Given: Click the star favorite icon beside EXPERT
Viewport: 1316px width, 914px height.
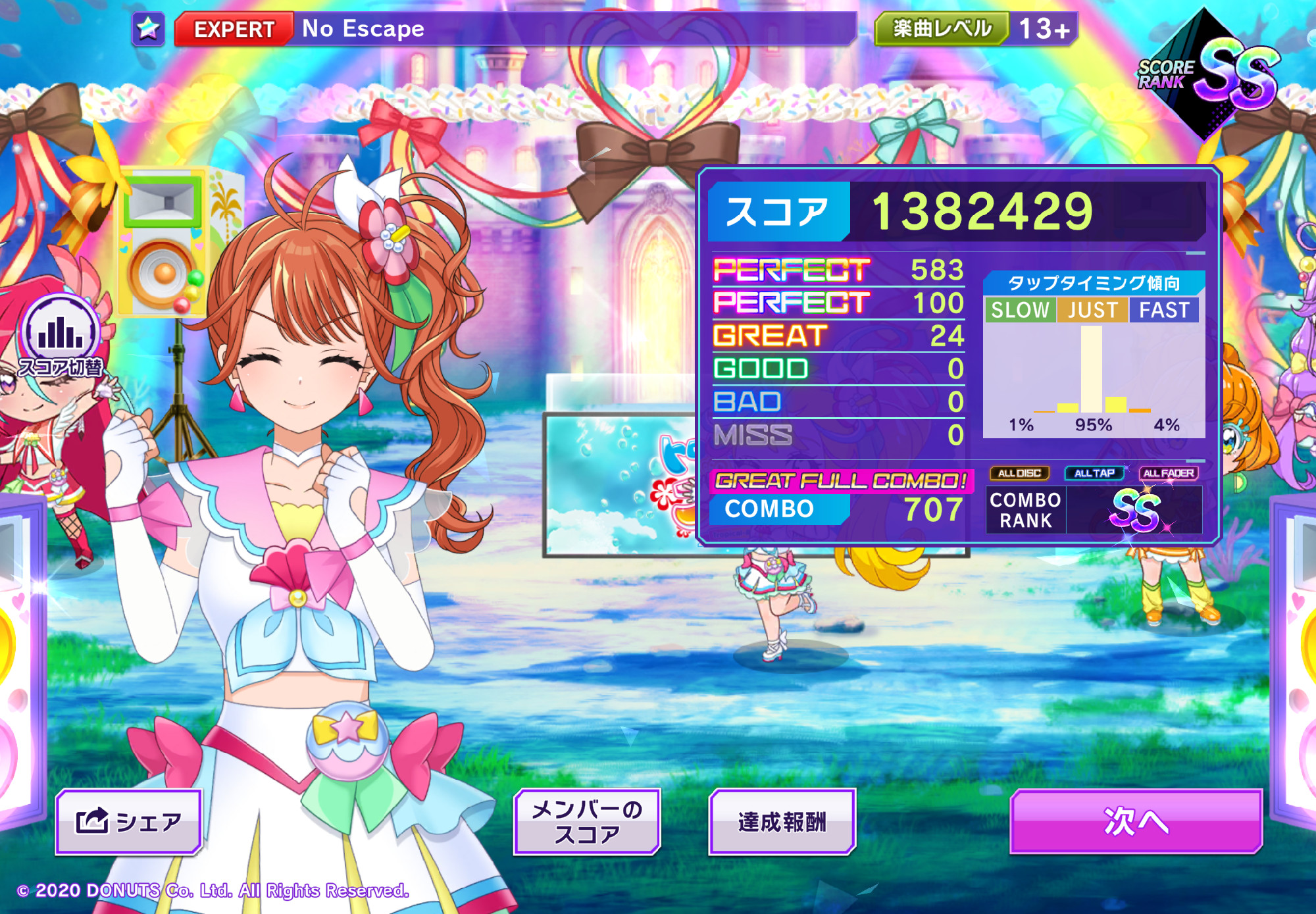Looking at the screenshot, I should [148, 29].
